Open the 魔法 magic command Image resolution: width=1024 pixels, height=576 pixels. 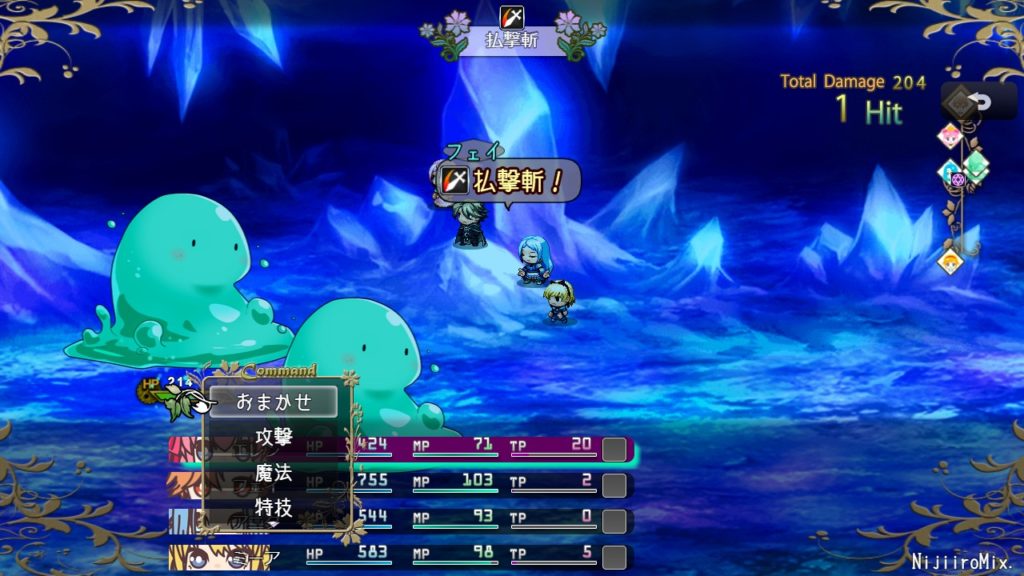274,472
